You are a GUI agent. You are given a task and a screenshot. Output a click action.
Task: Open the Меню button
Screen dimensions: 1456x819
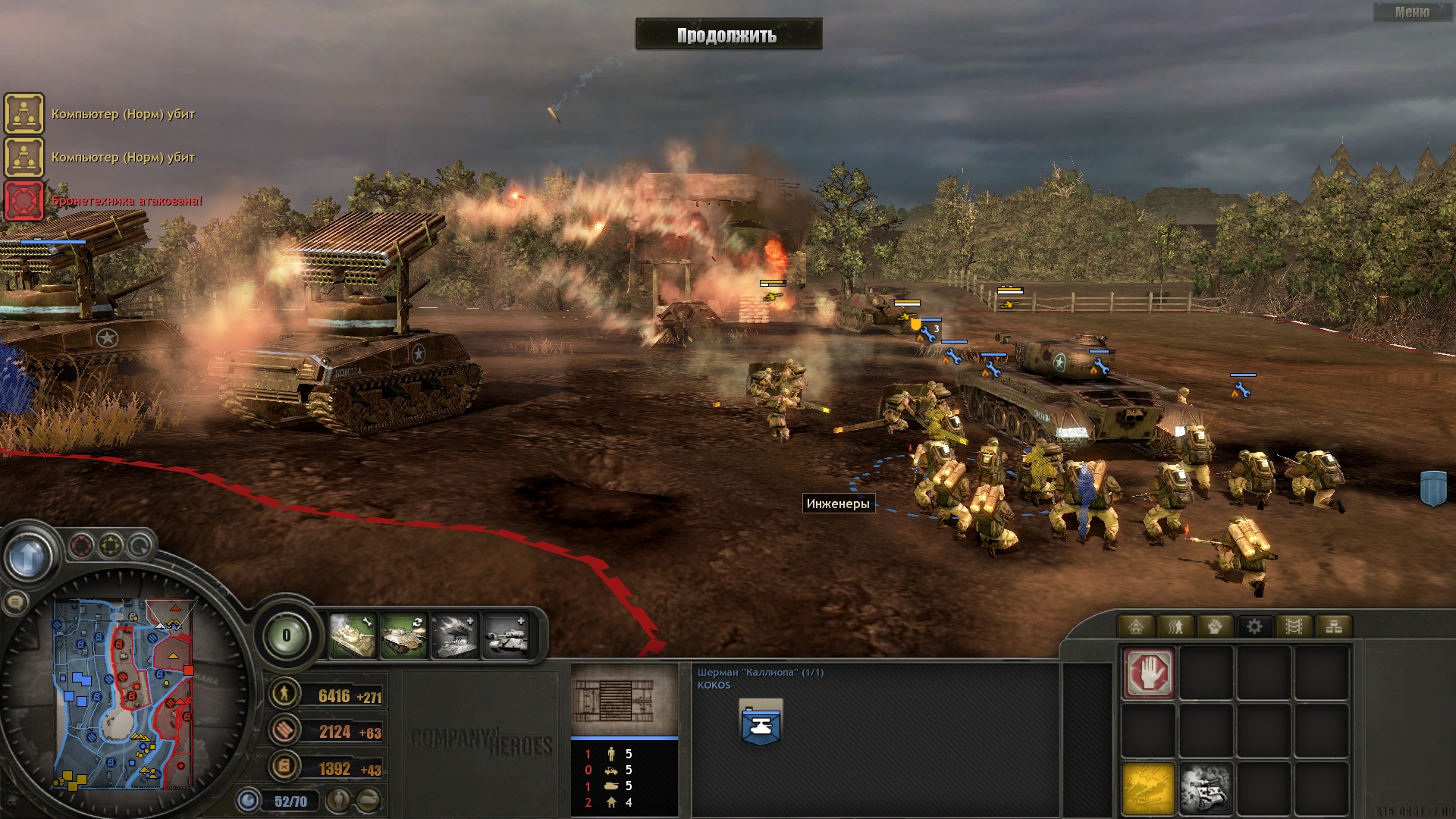[x=1412, y=12]
